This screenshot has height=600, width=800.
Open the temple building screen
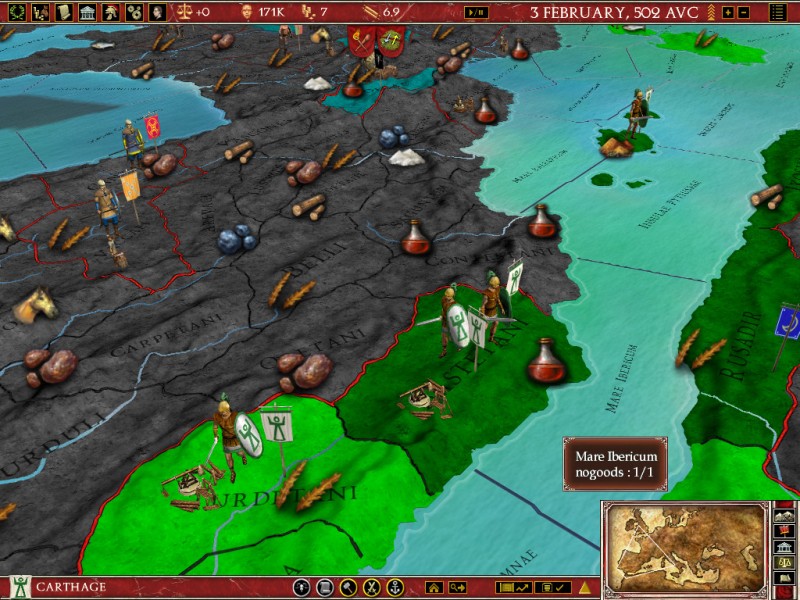click(86, 12)
